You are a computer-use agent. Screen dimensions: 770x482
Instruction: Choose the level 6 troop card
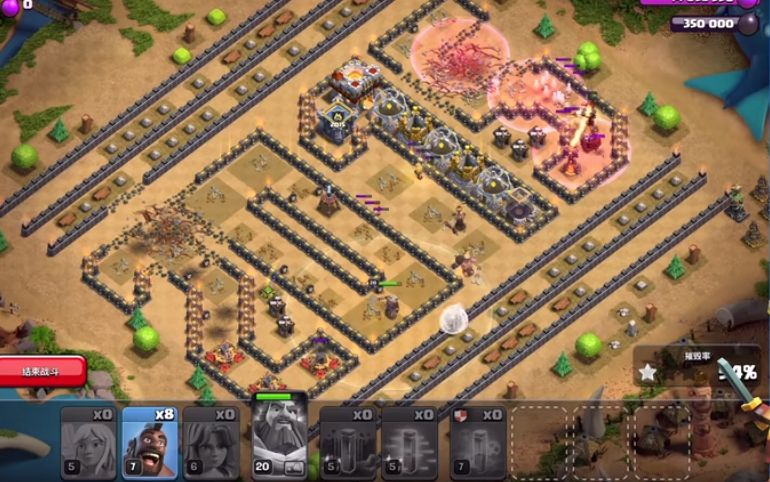click(x=211, y=442)
